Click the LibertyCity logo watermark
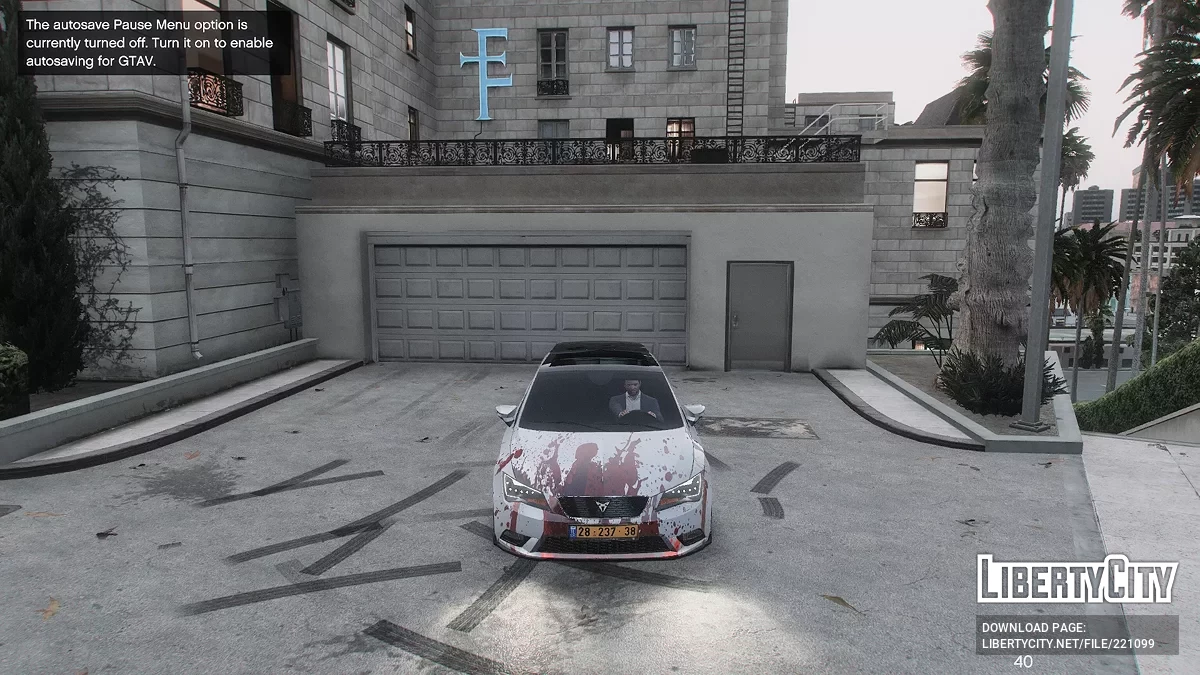1200x675 pixels. click(1076, 580)
